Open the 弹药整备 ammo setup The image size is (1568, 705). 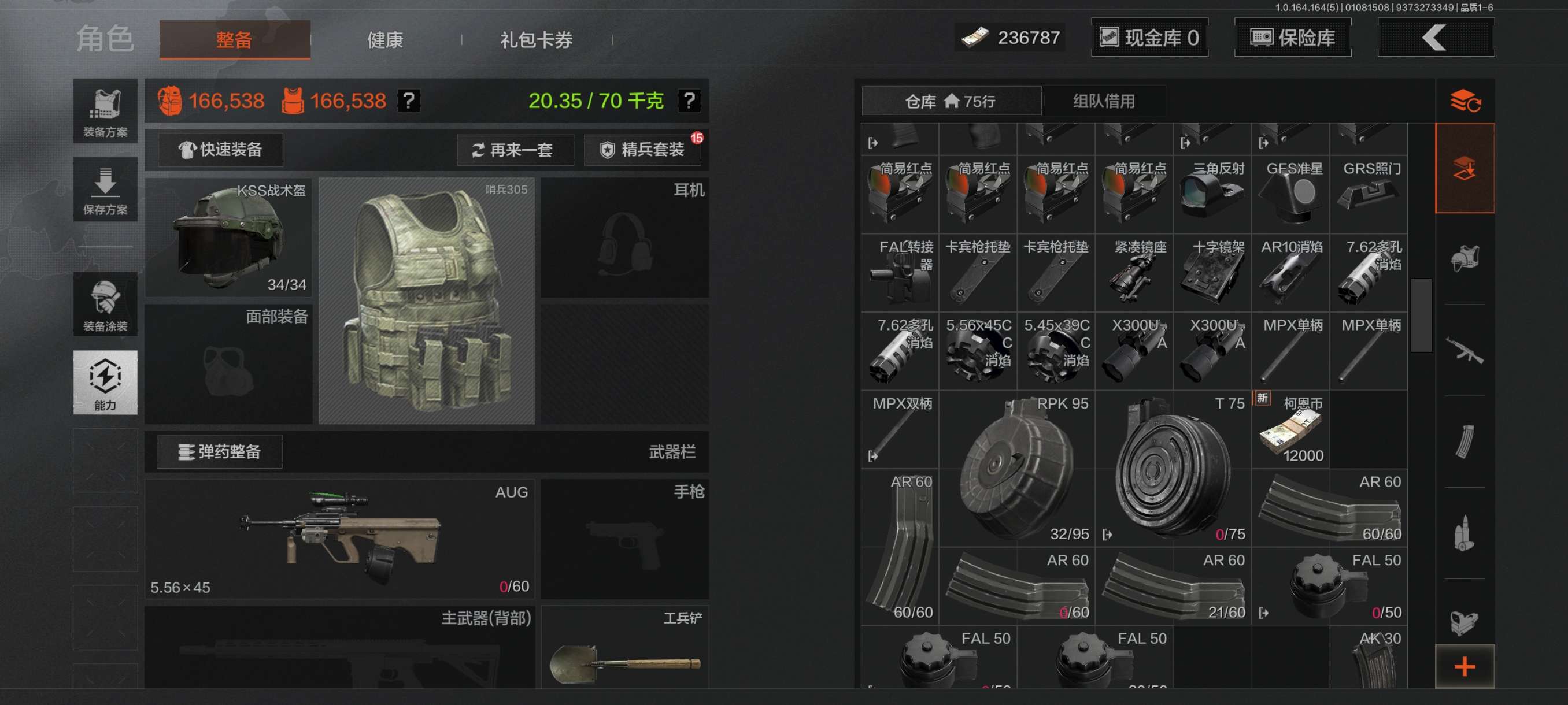coord(220,452)
